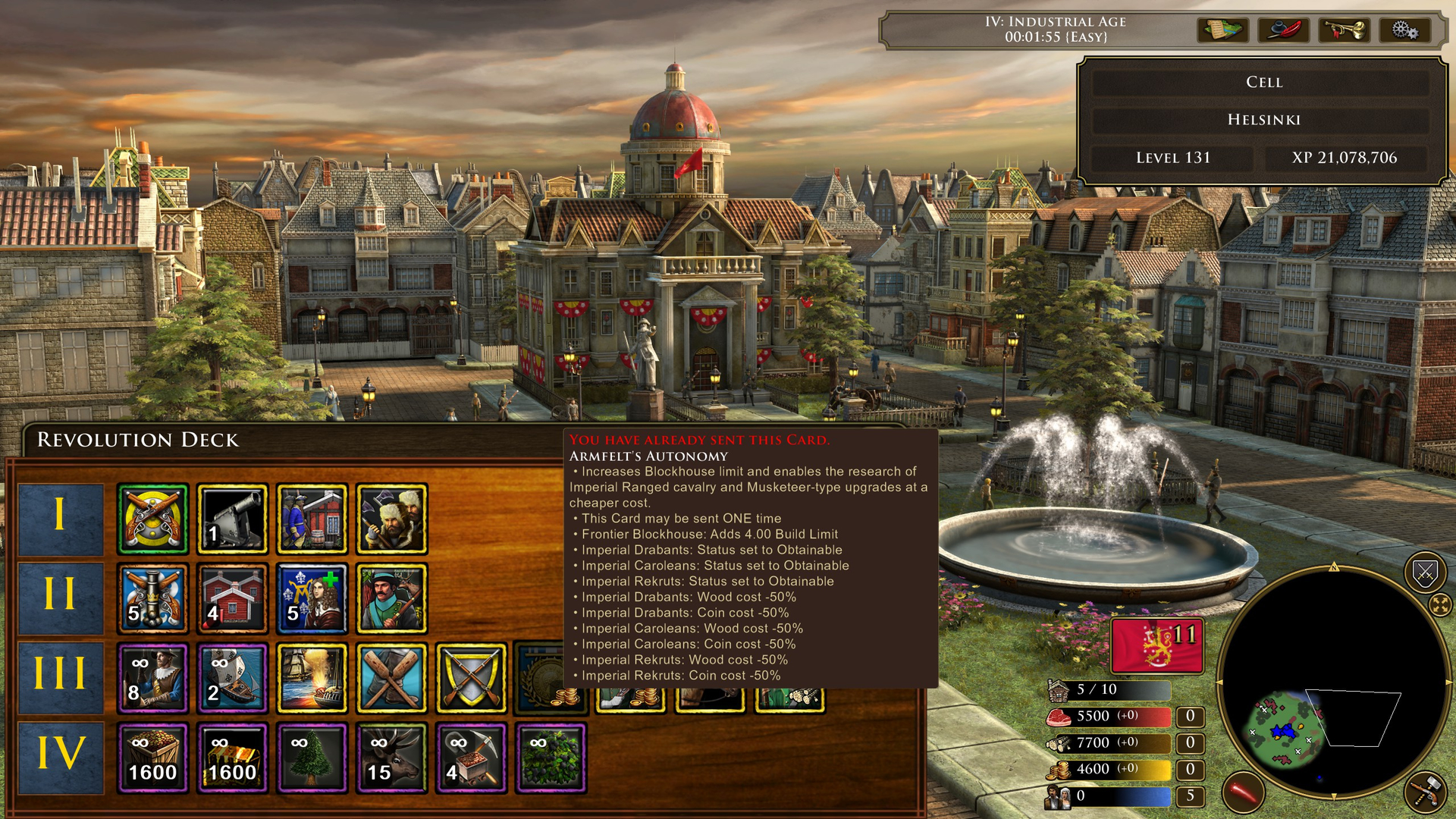Click the Finnish lion home city flag
Viewport: 1456px width, 819px height.
click(1156, 646)
